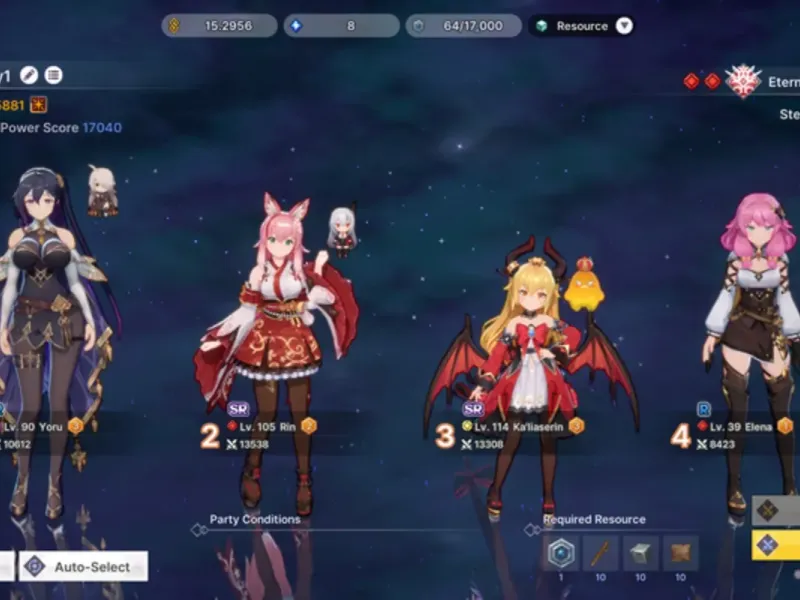Inspect the stone block resource
The image size is (800, 600).
point(641,553)
